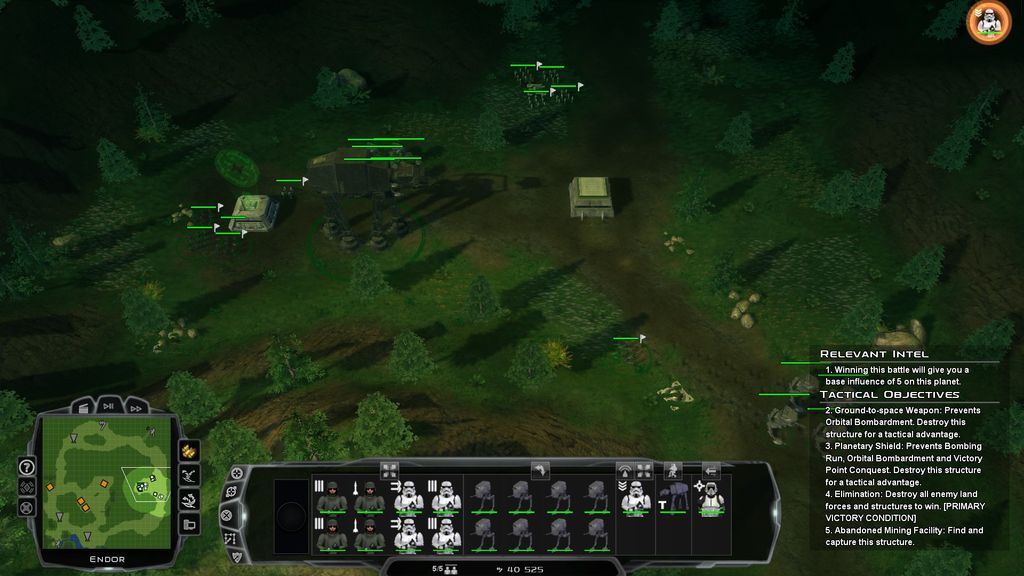The height and width of the screenshot is (576, 1024).
Task: Activate the curved arrow ability above AT-STs
Action: tap(540, 469)
